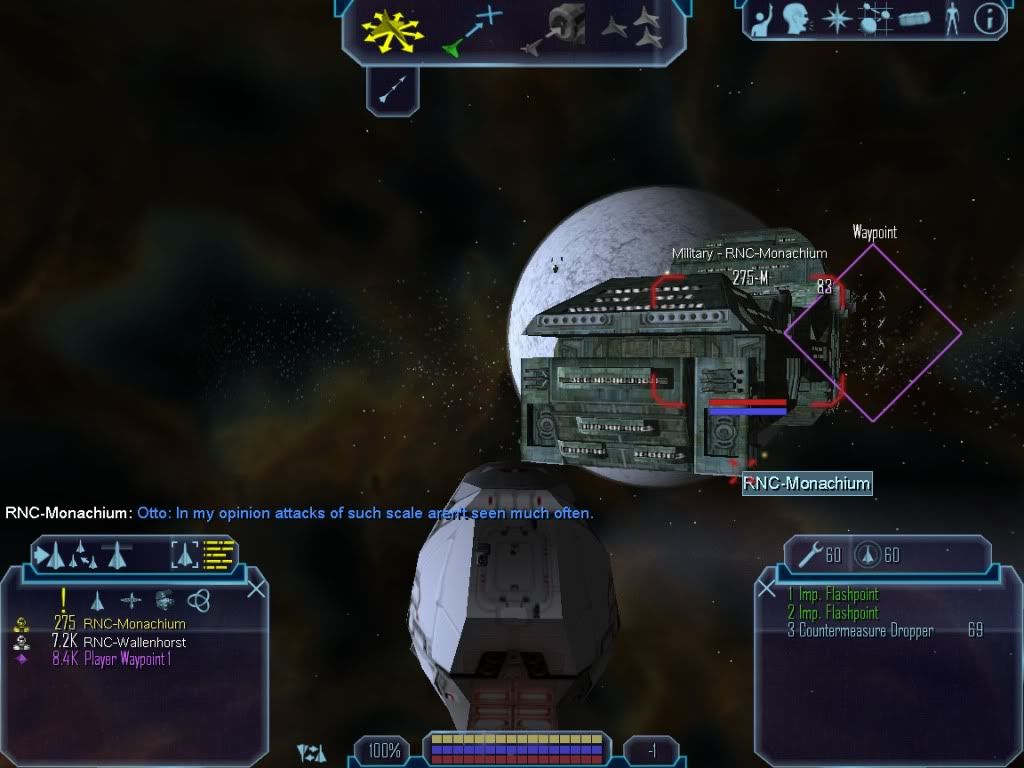Screen dimensions: 1024x768
Task: Open the Reputation standing-figure icon
Action: tap(952, 19)
